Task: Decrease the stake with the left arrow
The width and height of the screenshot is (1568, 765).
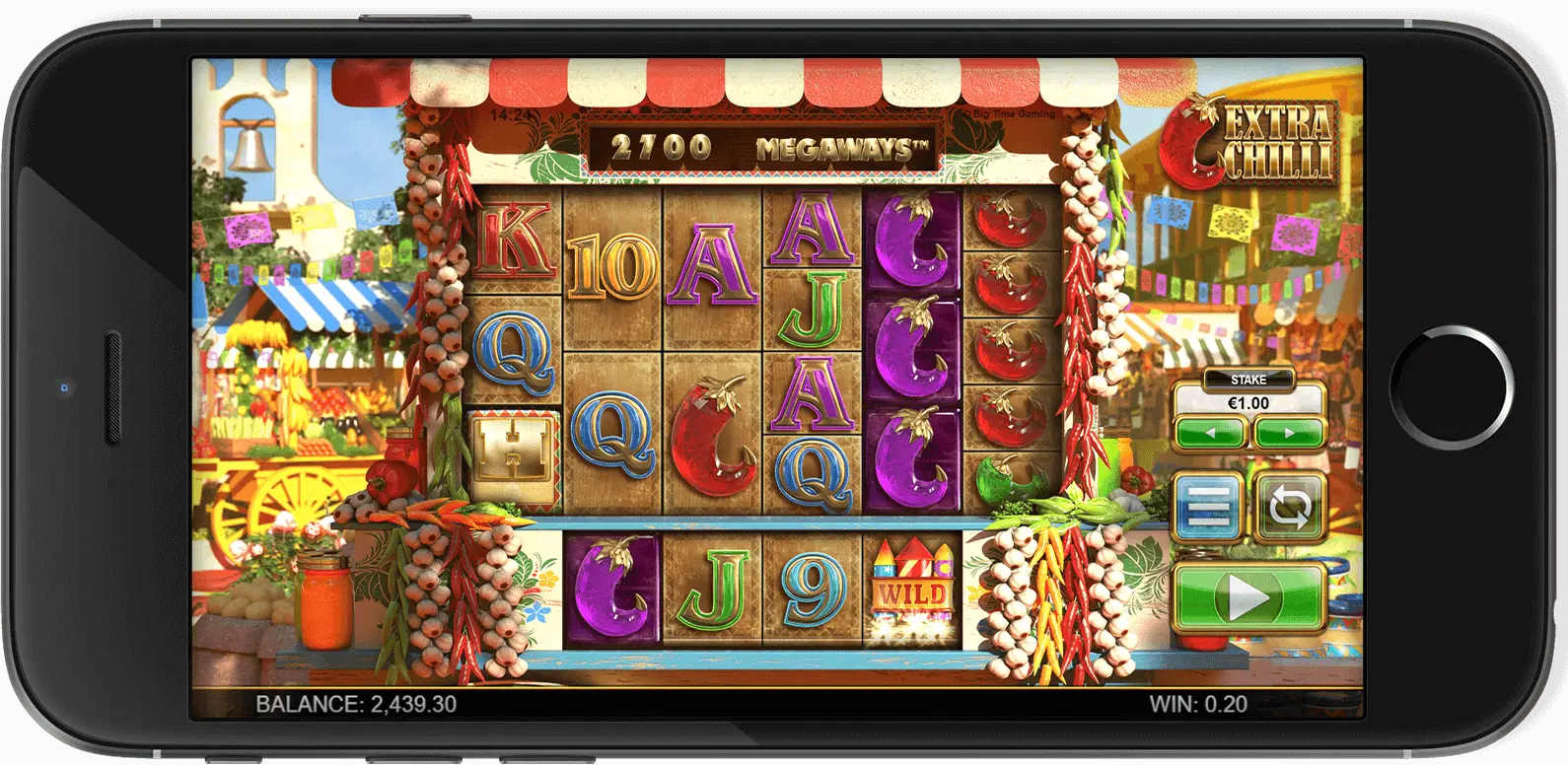Action: point(1210,433)
